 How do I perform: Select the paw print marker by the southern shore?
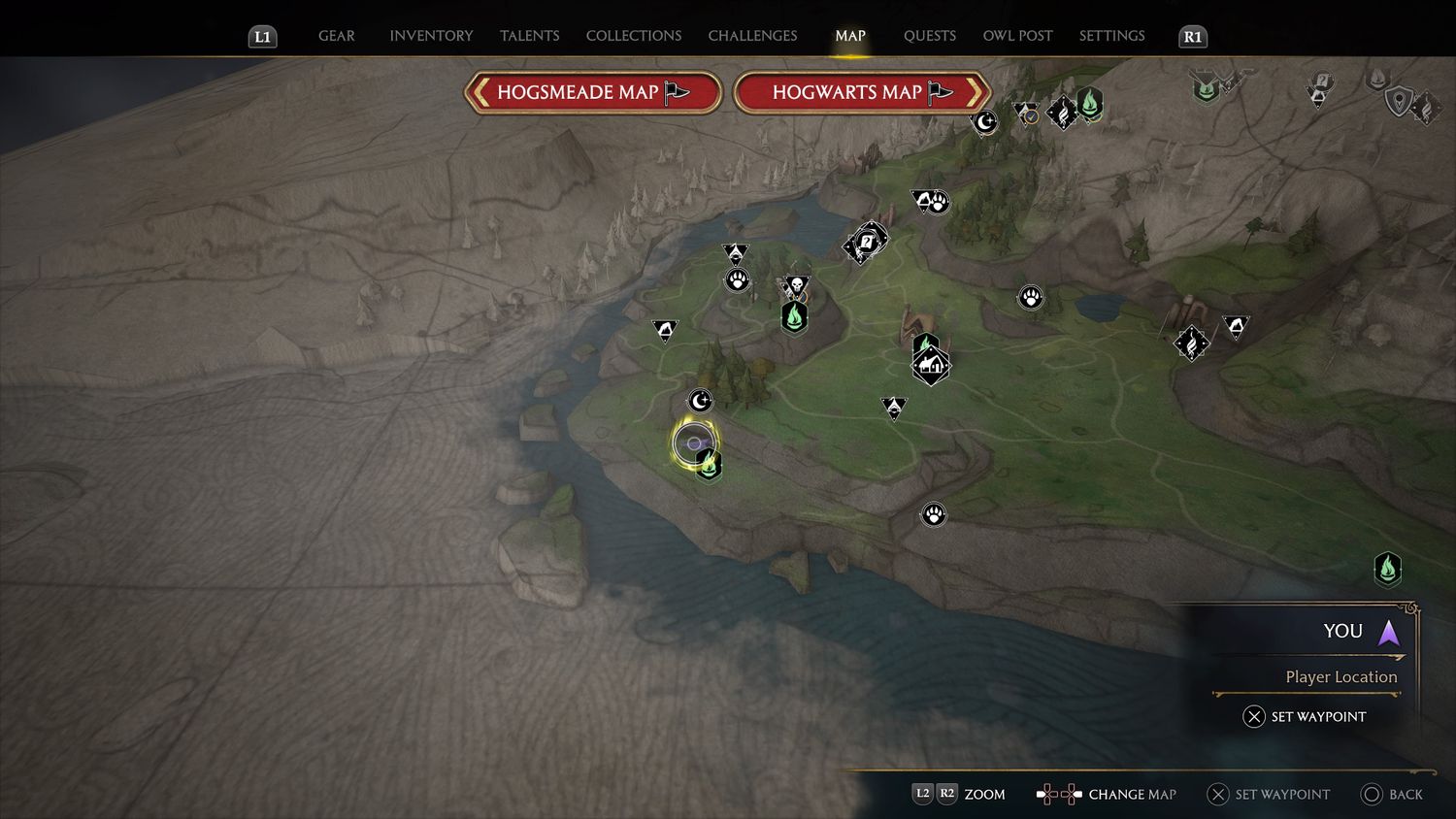click(934, 514)
